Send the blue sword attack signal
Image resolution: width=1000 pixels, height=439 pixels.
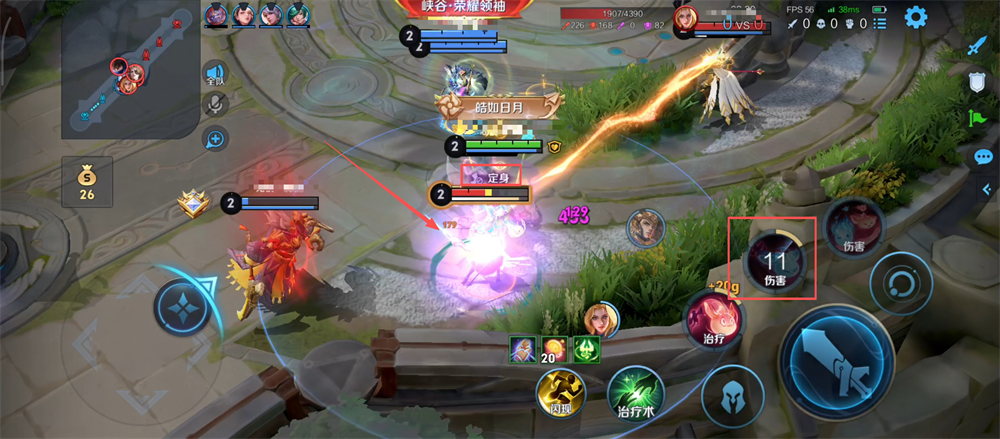click(x=977, y=46)
